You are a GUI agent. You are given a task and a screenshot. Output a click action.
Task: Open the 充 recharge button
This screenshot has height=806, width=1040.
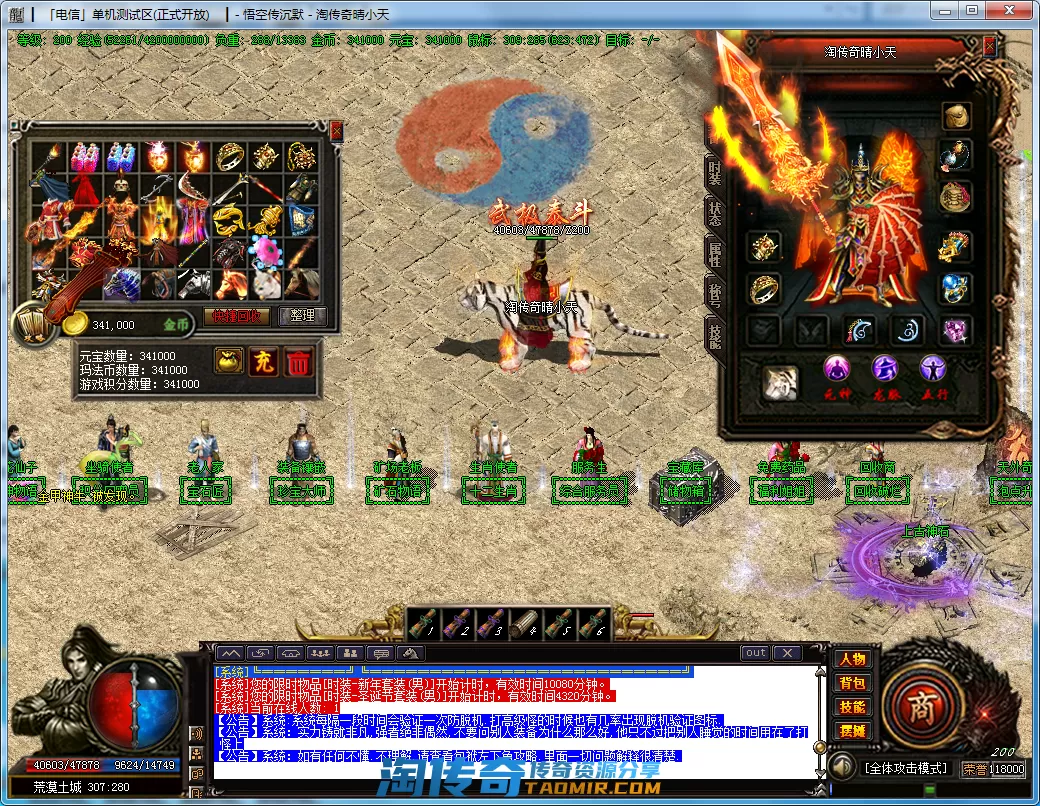coord(264,362)
